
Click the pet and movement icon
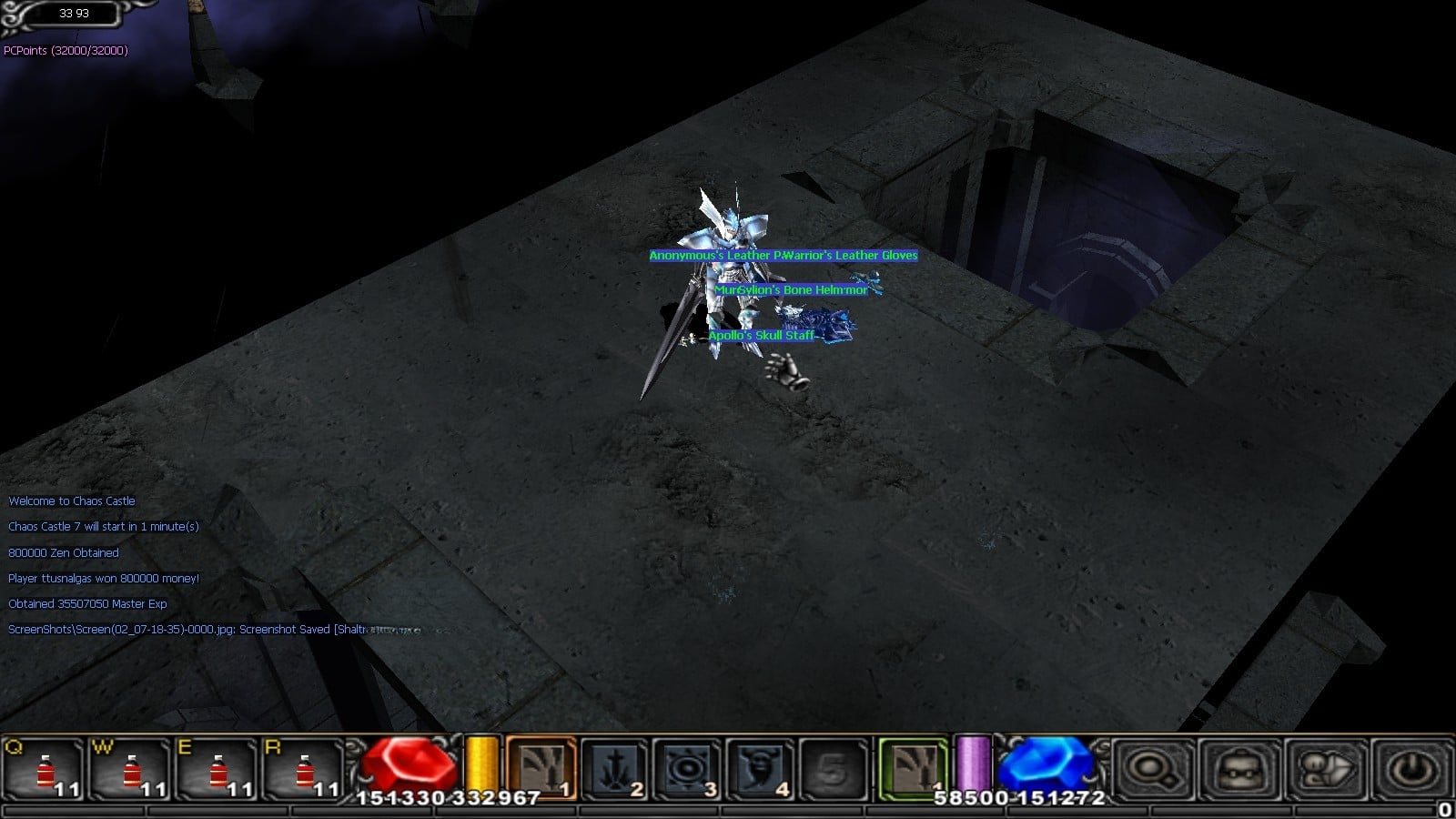tap(1327, 769)
